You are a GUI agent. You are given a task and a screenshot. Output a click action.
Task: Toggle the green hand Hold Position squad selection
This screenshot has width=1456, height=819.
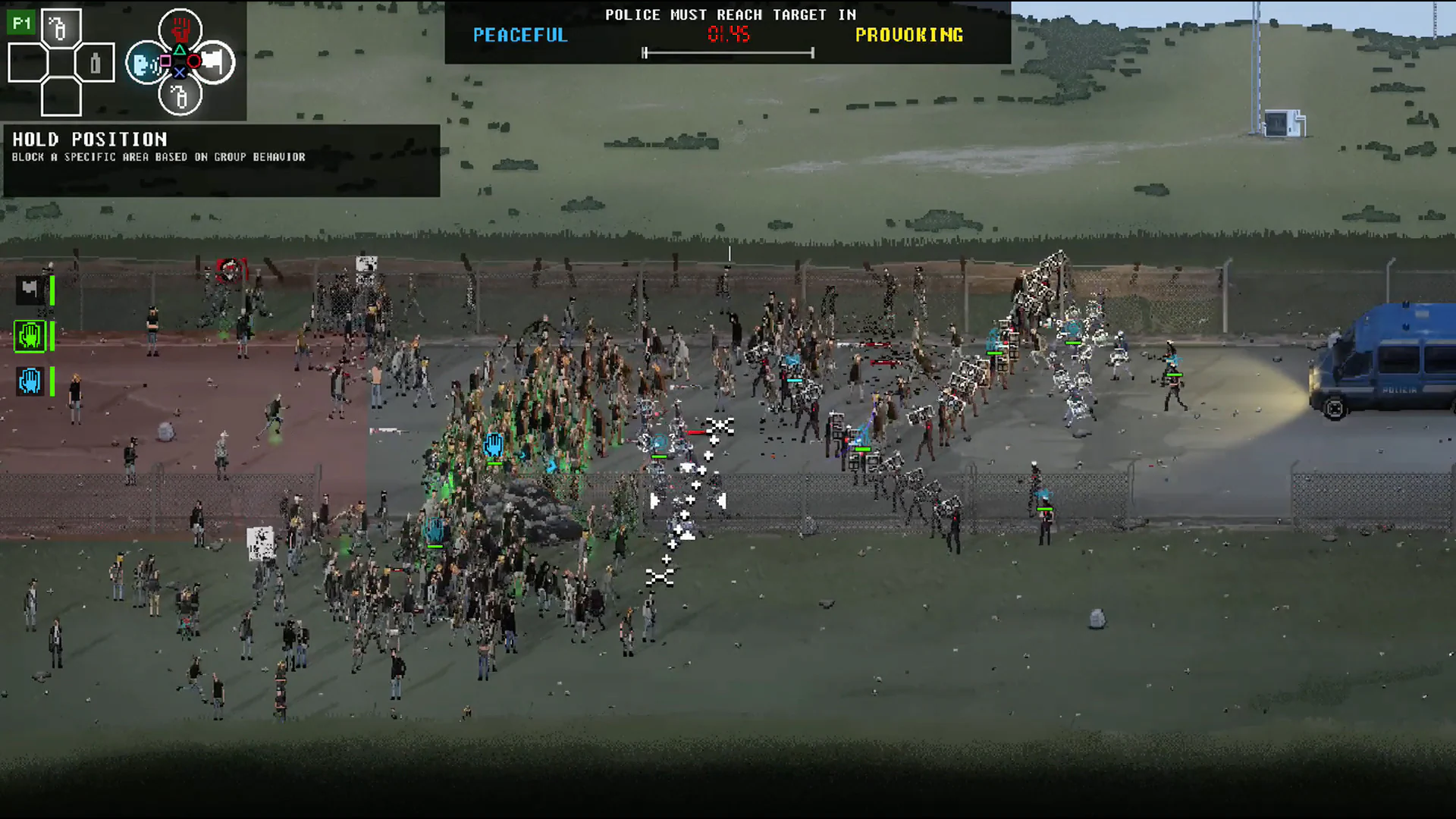coord(30,337)
